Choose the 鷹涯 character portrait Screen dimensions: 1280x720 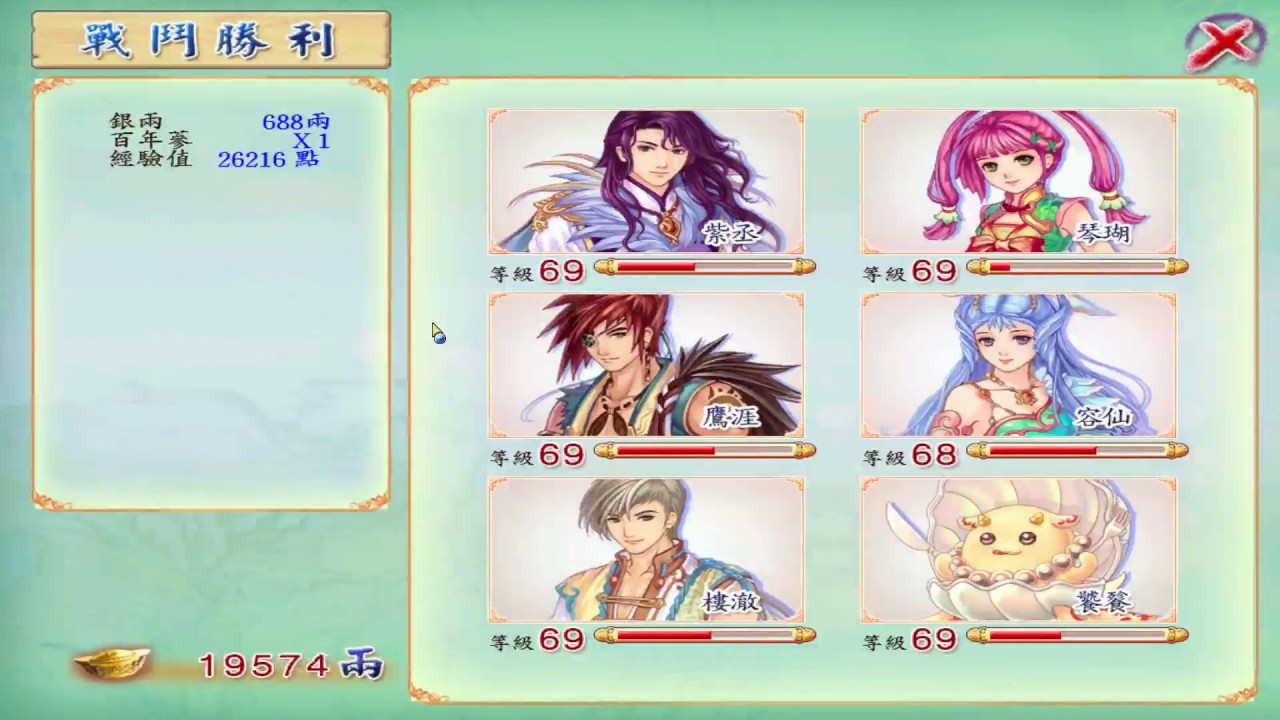(646, 365)
